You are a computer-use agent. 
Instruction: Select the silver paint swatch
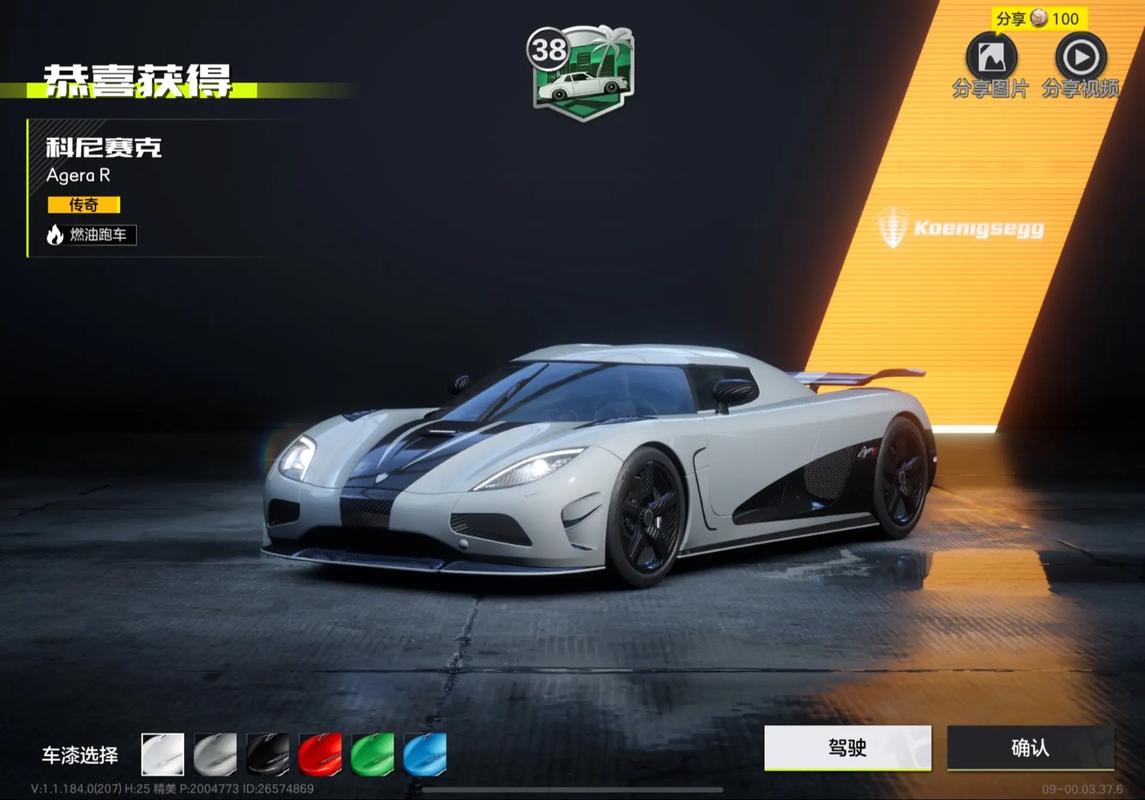point(215,754)
